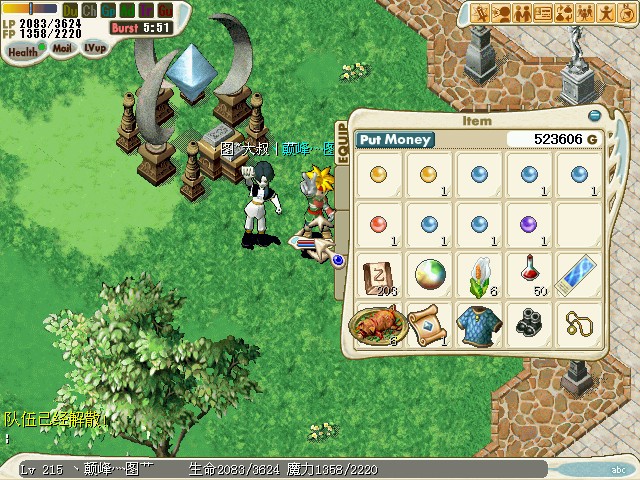Open the Health panel button
Screen dimensions: 640x480
click(22, 47)
